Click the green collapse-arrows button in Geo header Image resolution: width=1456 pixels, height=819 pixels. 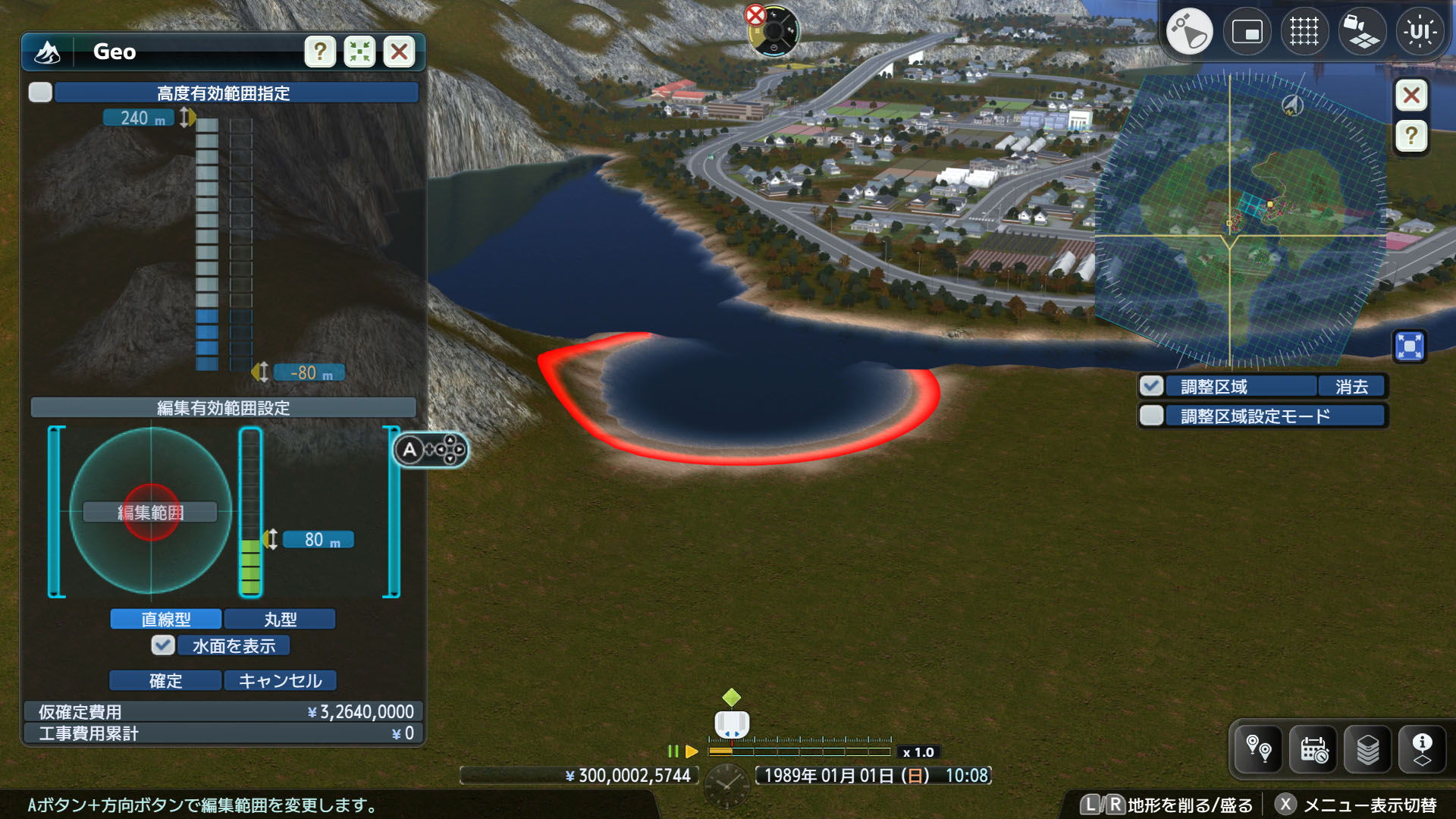(359, 52)
